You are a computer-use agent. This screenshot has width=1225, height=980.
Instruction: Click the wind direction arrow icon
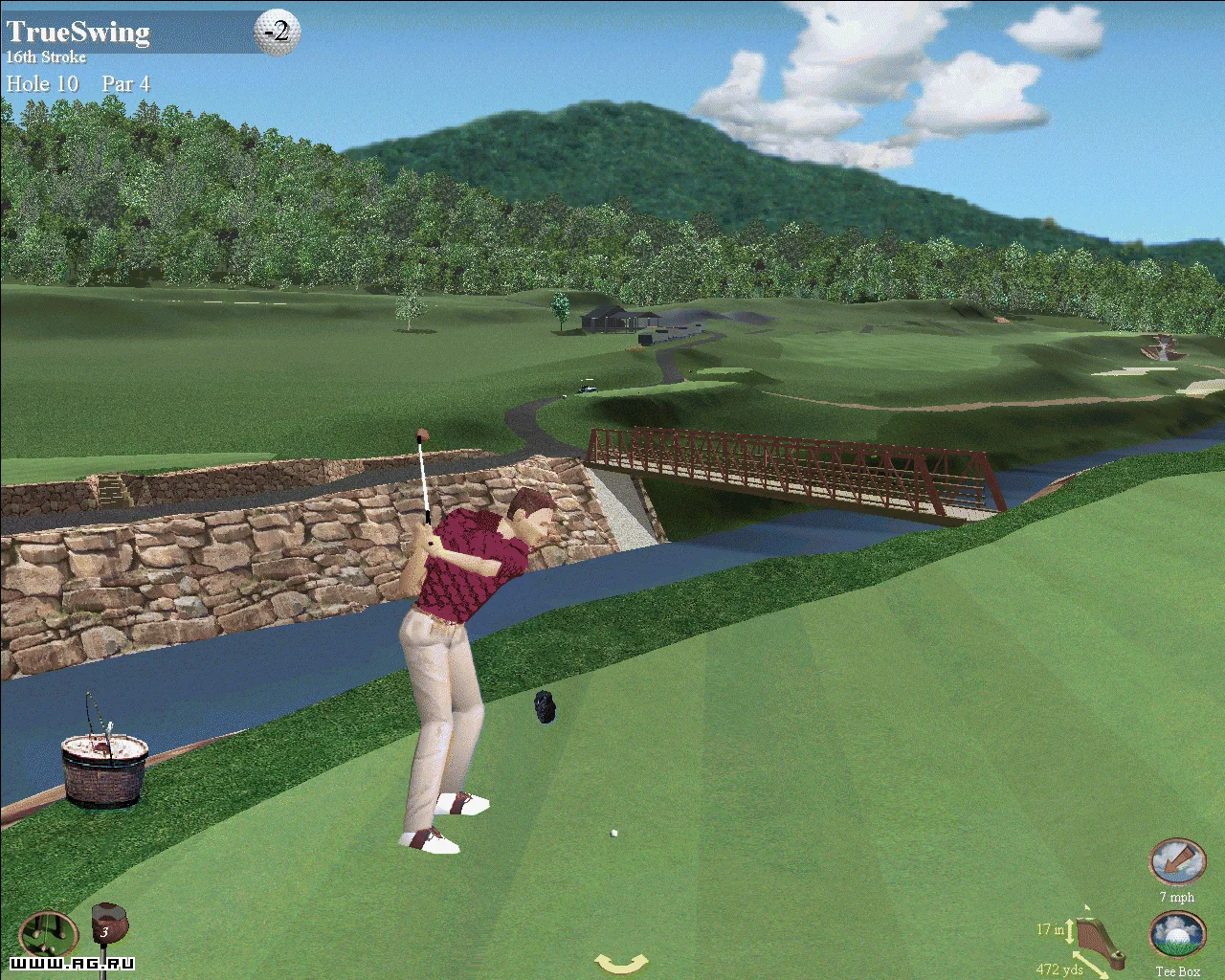[x=1176, y=862]
